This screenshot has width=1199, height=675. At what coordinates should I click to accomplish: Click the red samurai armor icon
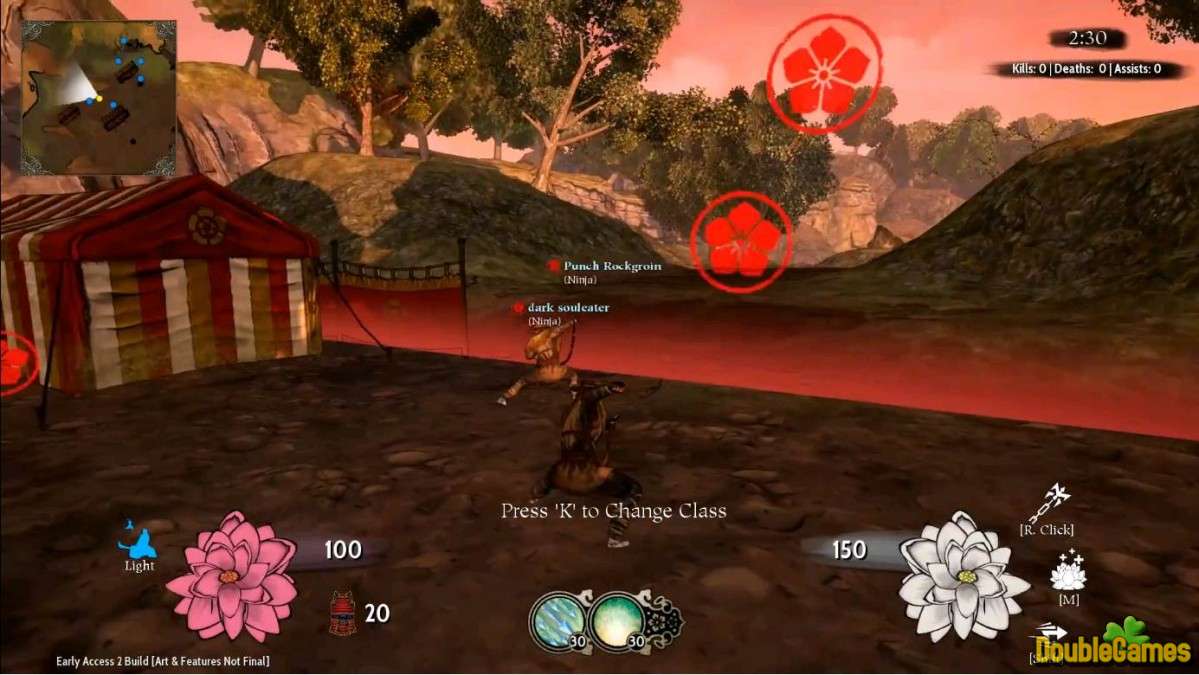[x=343, y=612]
